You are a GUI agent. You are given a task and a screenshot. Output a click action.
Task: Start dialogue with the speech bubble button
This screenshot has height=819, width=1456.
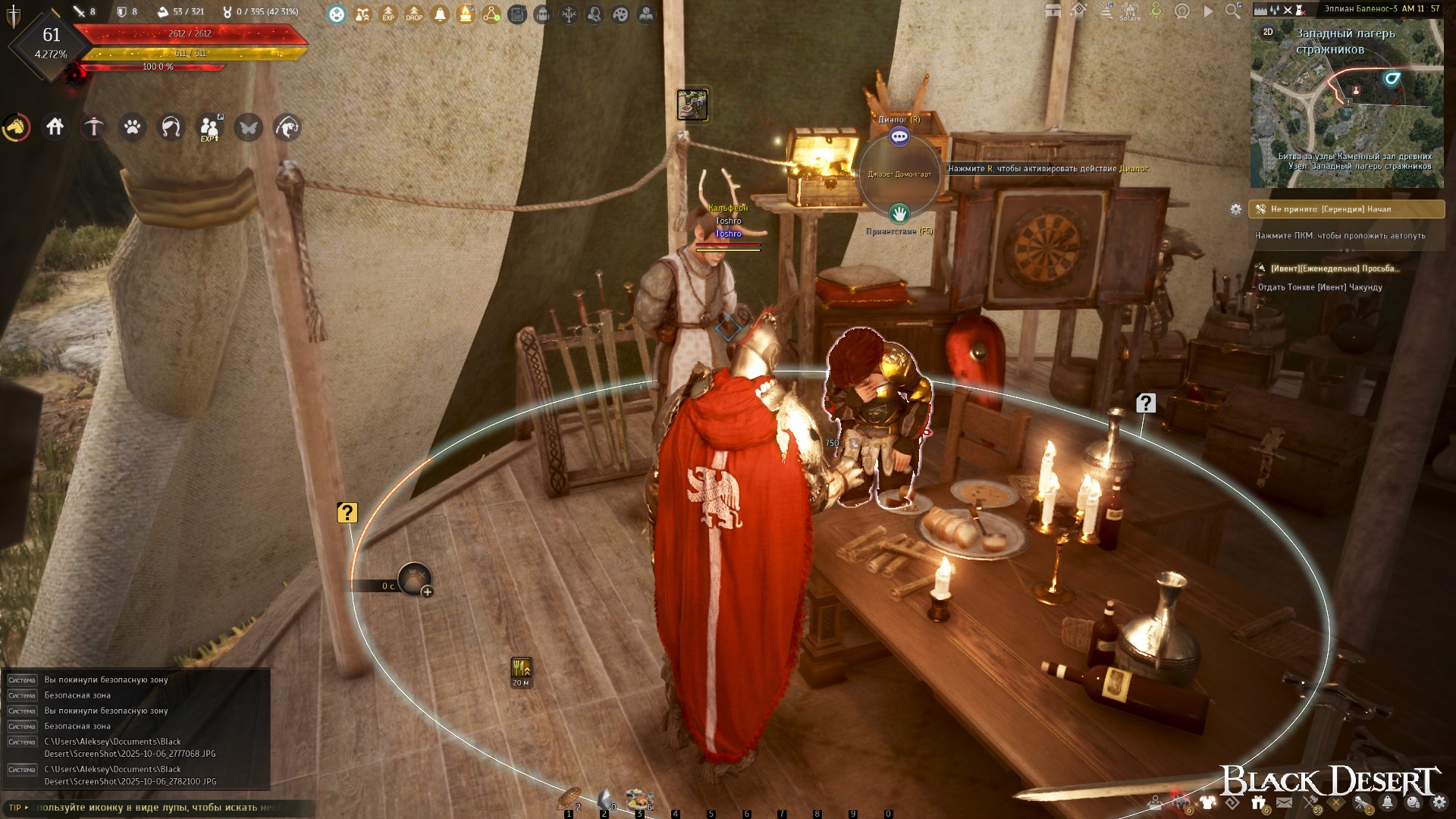pos(899,136)
